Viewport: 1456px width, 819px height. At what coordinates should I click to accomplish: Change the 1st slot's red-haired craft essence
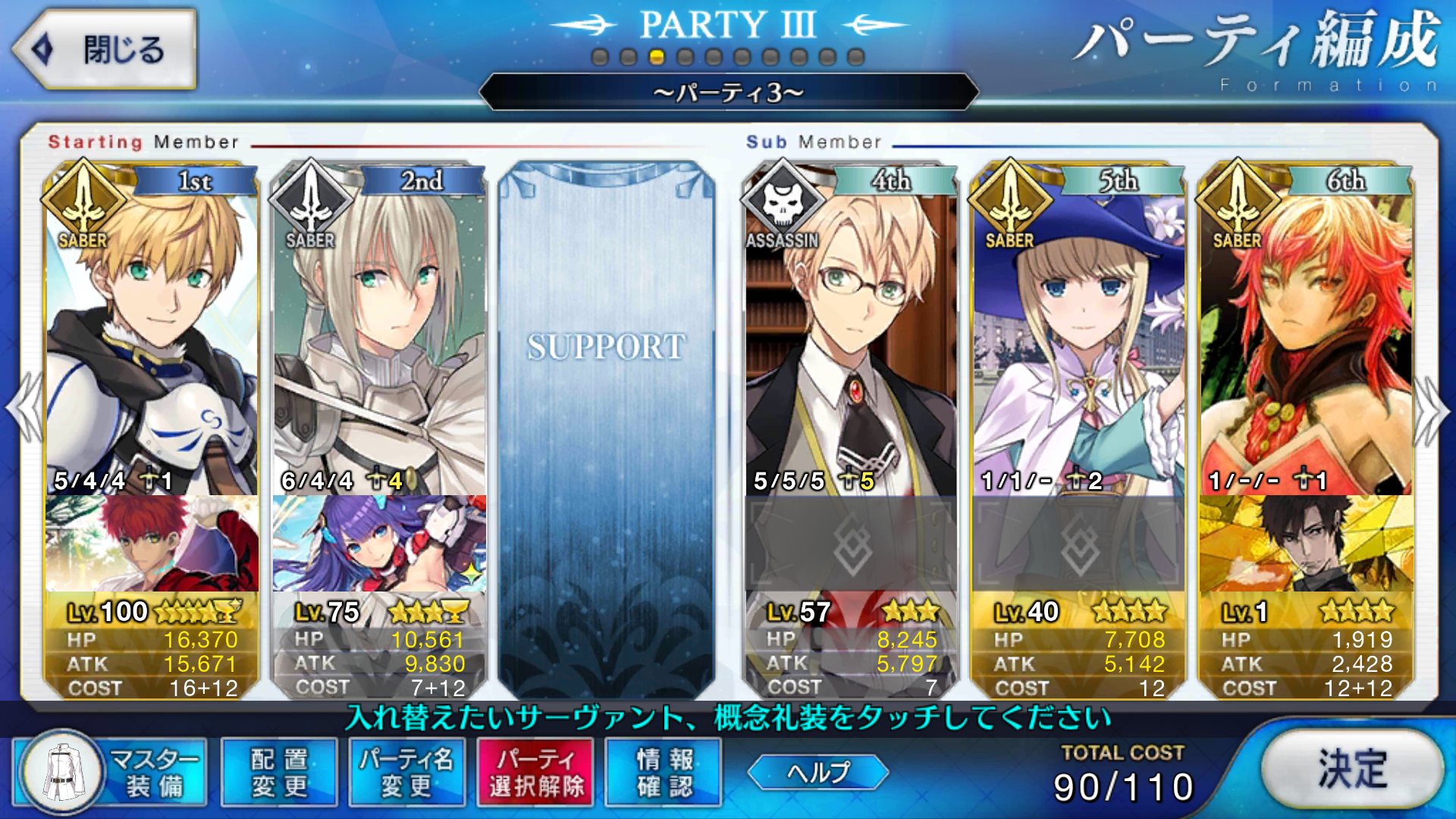152,544
